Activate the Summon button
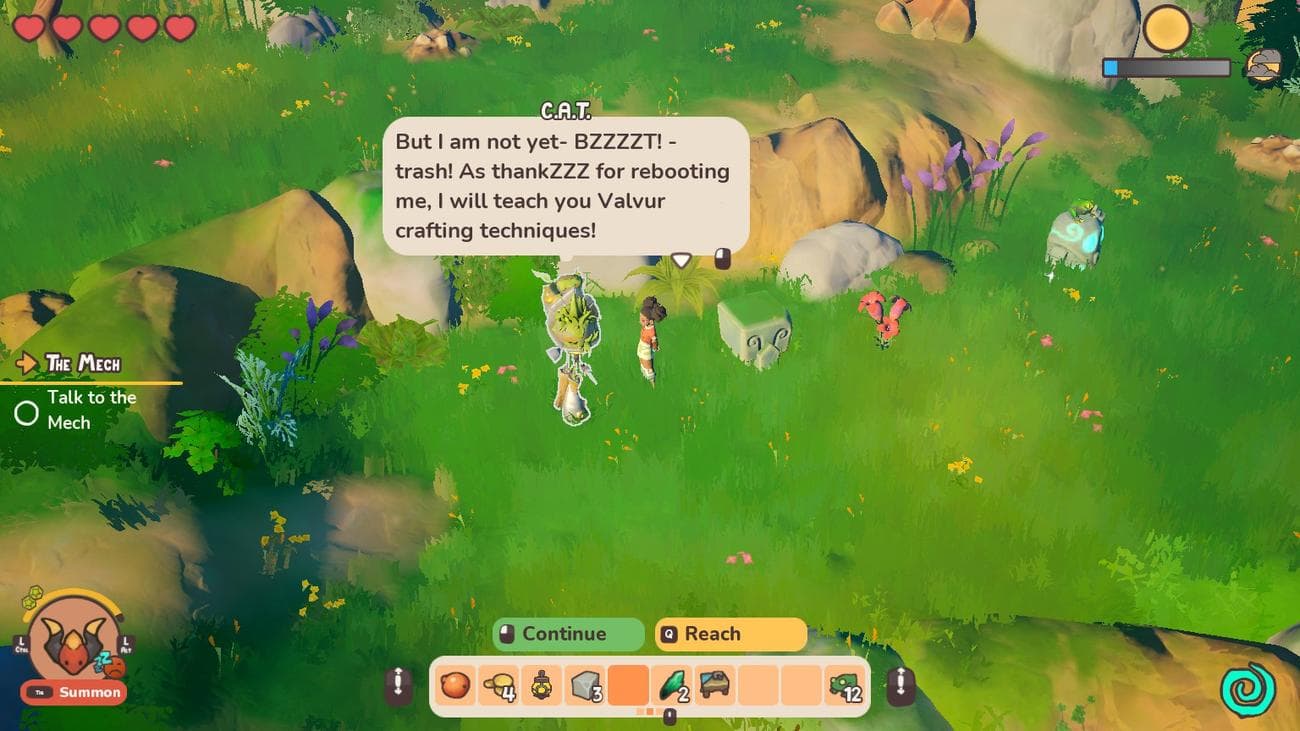1300x731 pixels. (75, 692)
